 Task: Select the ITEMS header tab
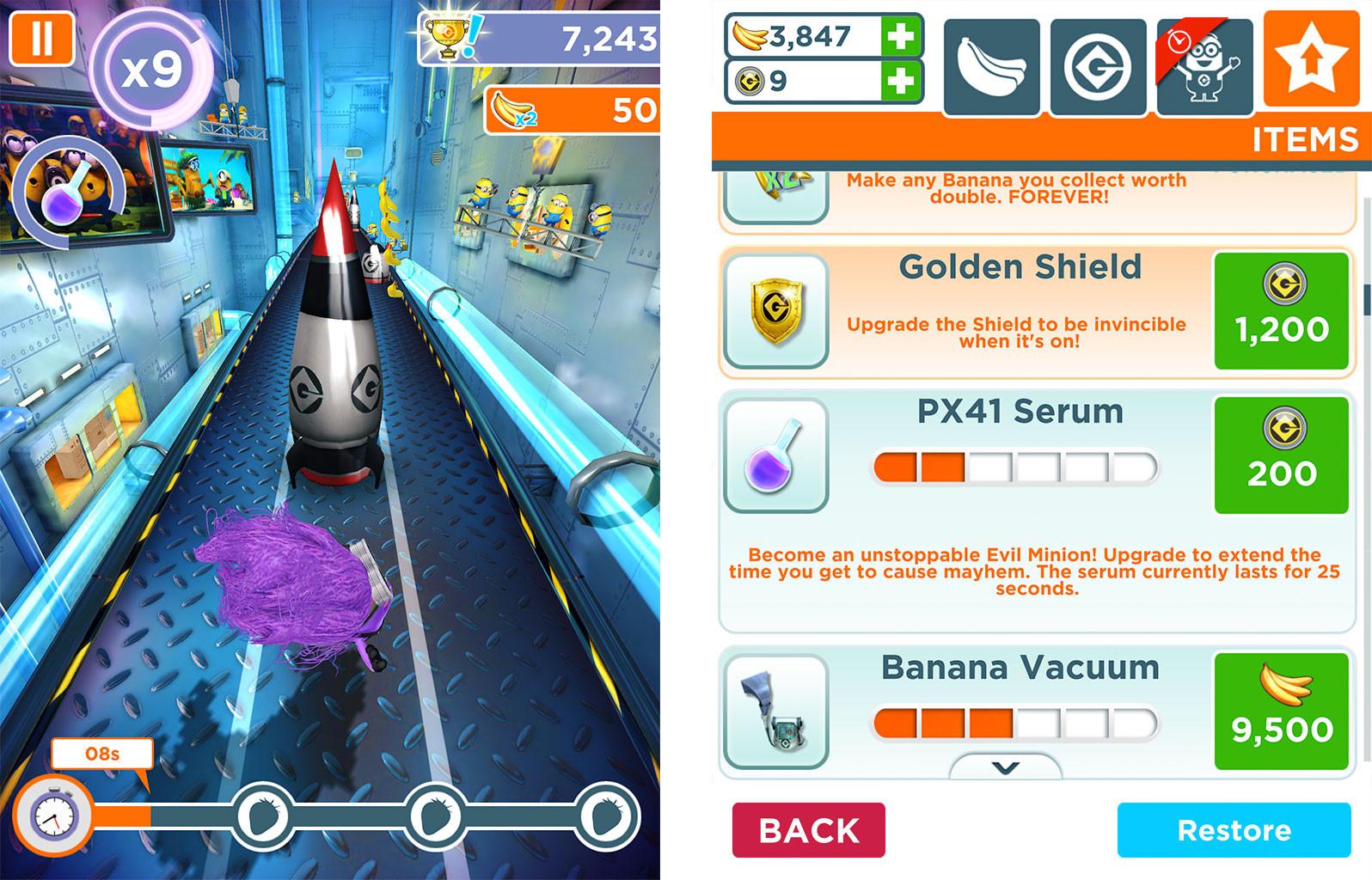click(1306, 139)
